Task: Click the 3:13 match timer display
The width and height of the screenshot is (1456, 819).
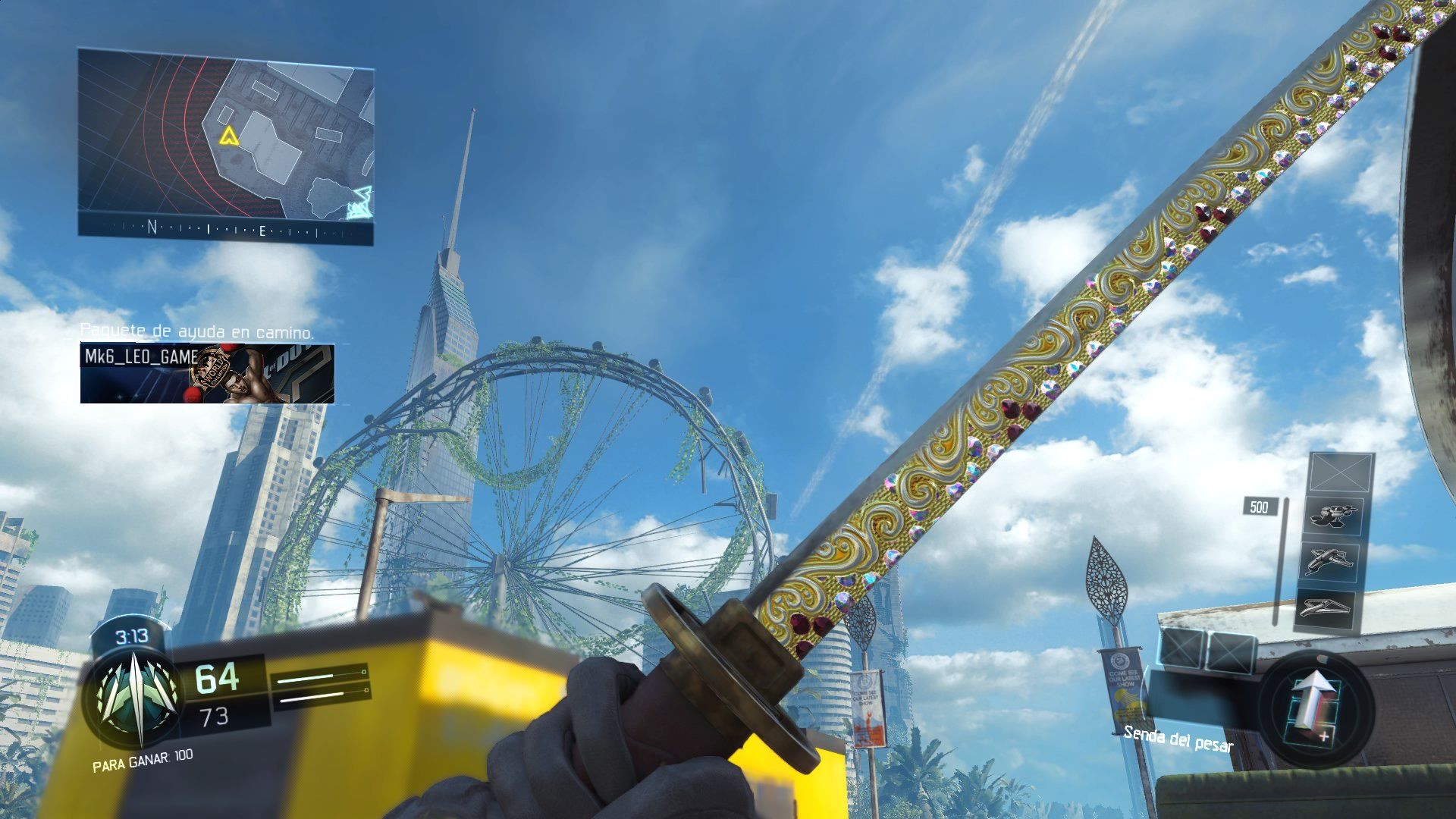Action: 132,636
